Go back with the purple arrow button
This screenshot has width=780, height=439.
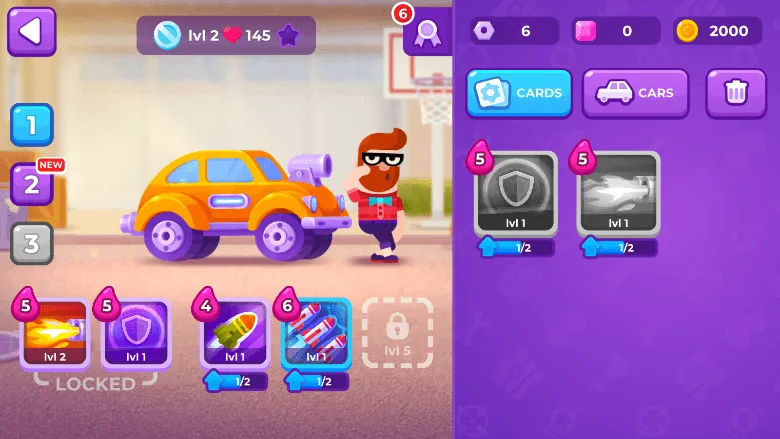point(31,32)
